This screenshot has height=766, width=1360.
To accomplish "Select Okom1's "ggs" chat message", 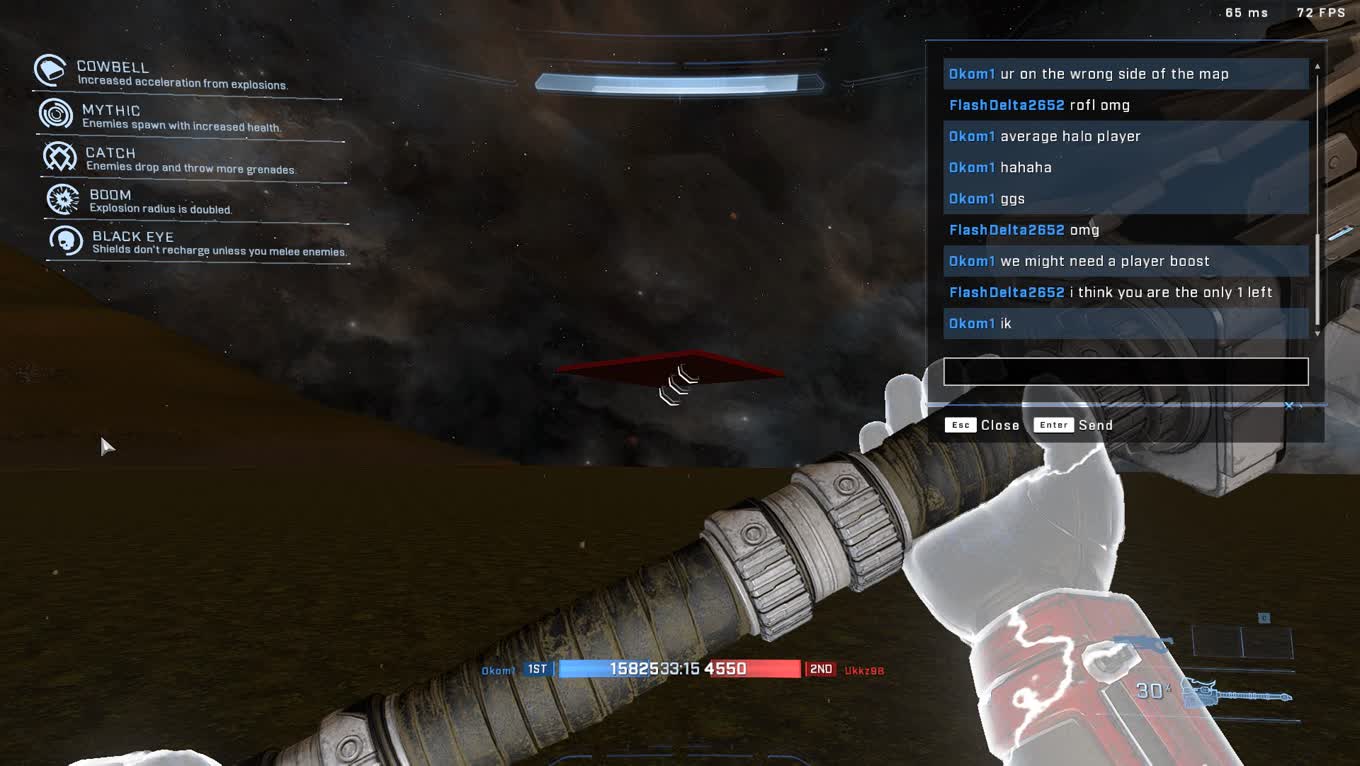I will [x=1125, y=198].
